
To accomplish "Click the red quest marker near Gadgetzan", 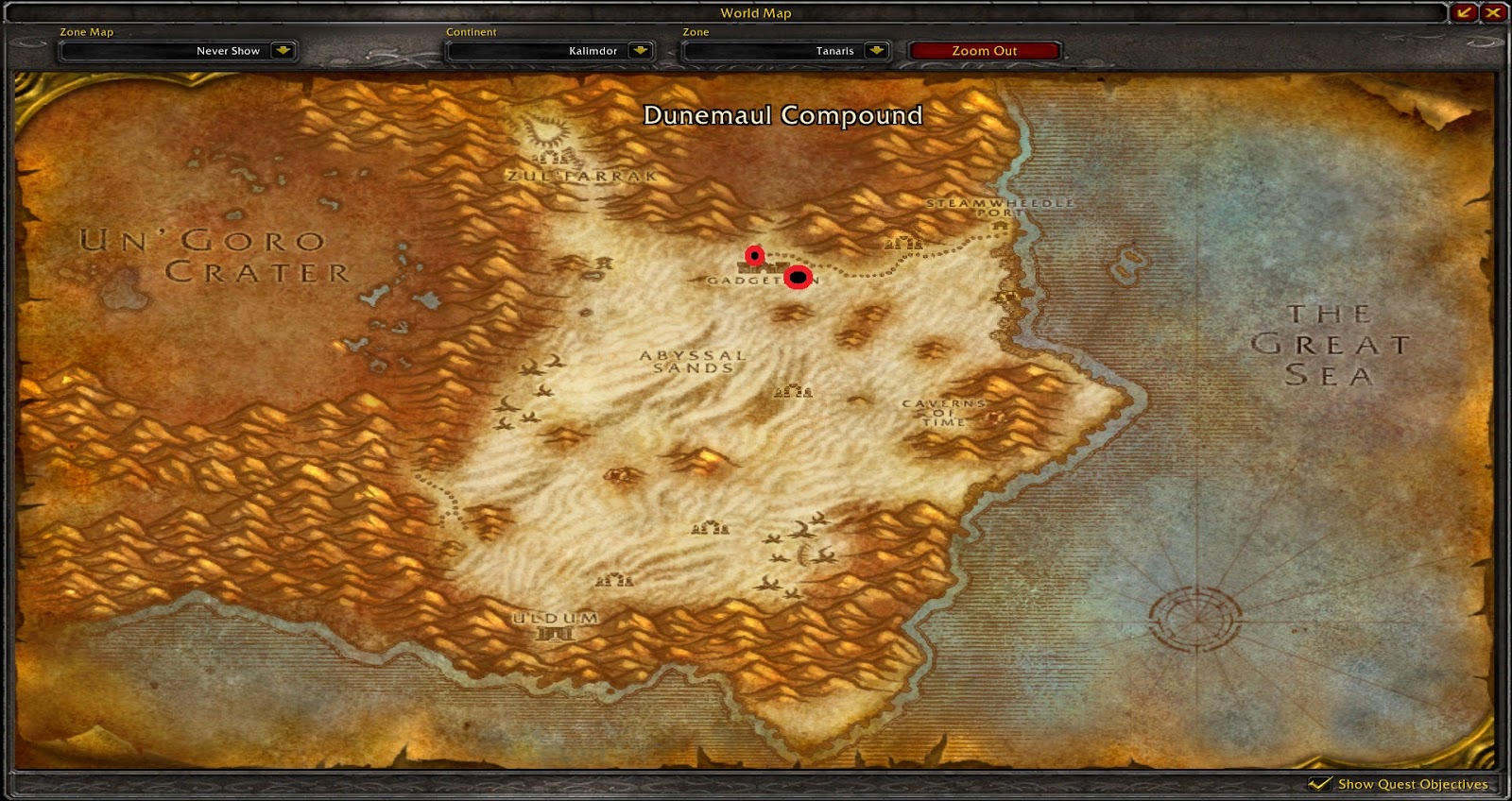I will click(753, 256).
